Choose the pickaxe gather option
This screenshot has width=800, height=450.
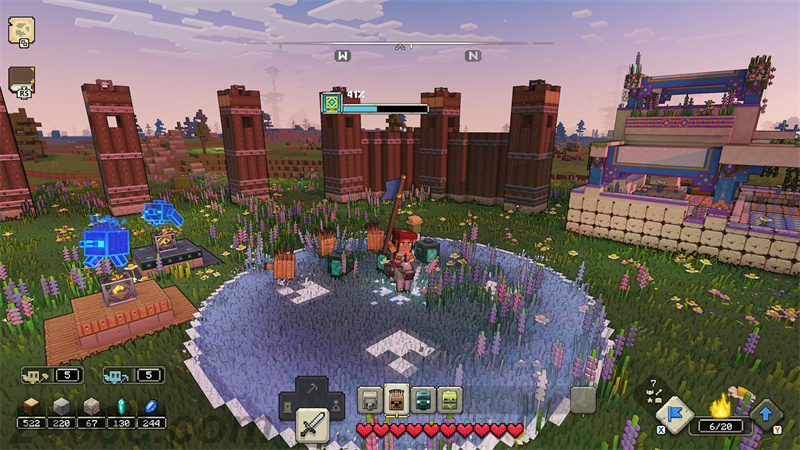pos(312,390)
